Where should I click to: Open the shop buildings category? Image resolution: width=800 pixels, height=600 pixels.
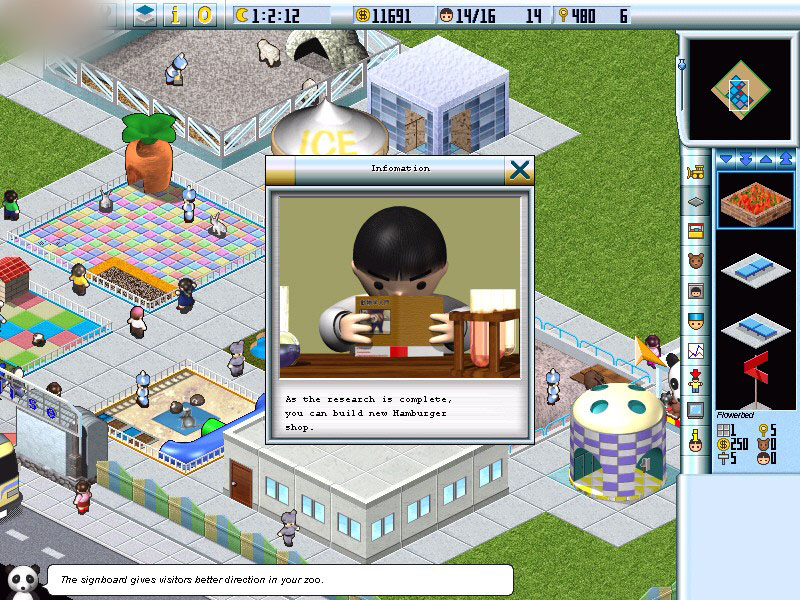pyautogui.click(x=696, y=231)
